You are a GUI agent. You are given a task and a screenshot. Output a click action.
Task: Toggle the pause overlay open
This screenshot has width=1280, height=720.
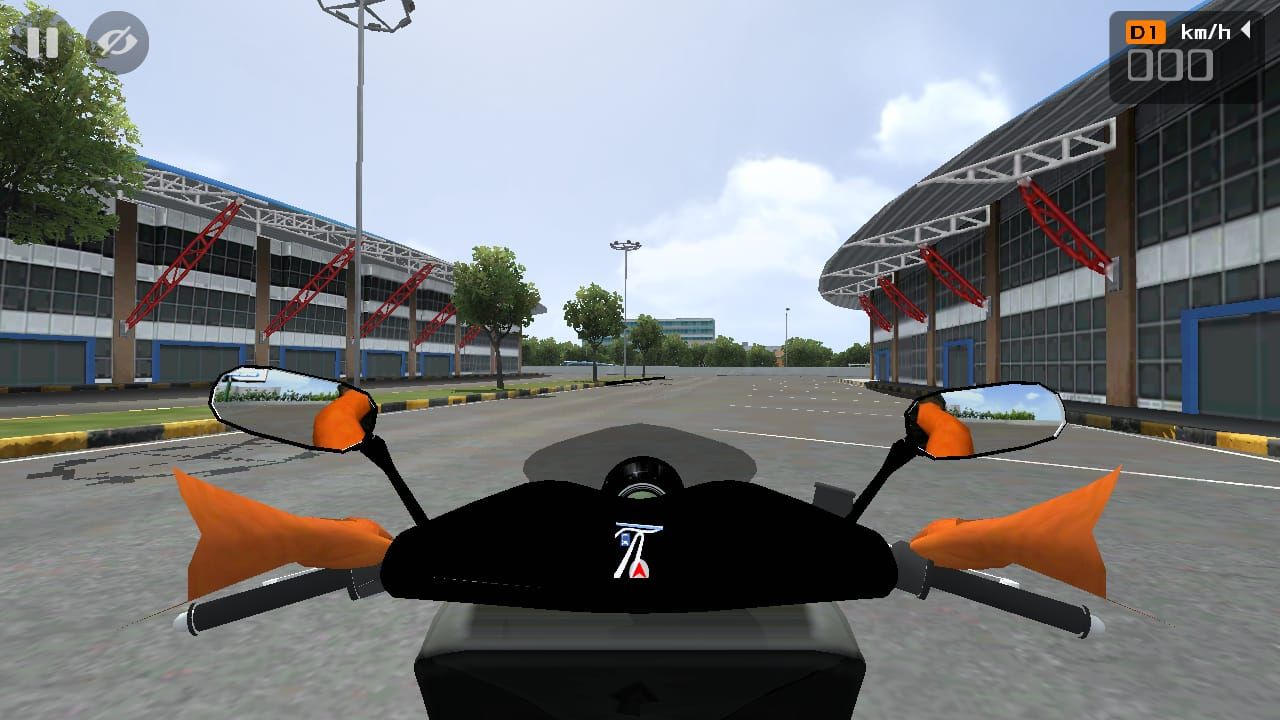(42, 42)
